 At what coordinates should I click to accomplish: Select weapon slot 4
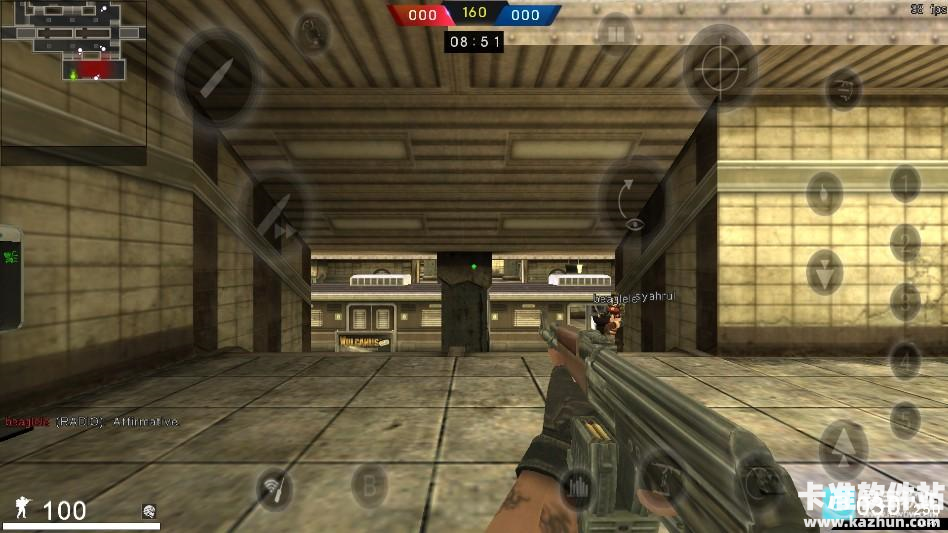(x=905, y=359)
